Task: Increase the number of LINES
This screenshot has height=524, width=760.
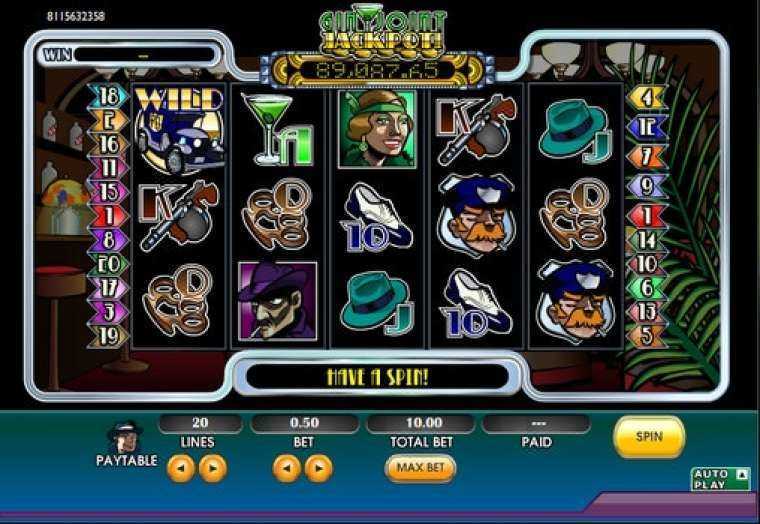Action: 213,468
